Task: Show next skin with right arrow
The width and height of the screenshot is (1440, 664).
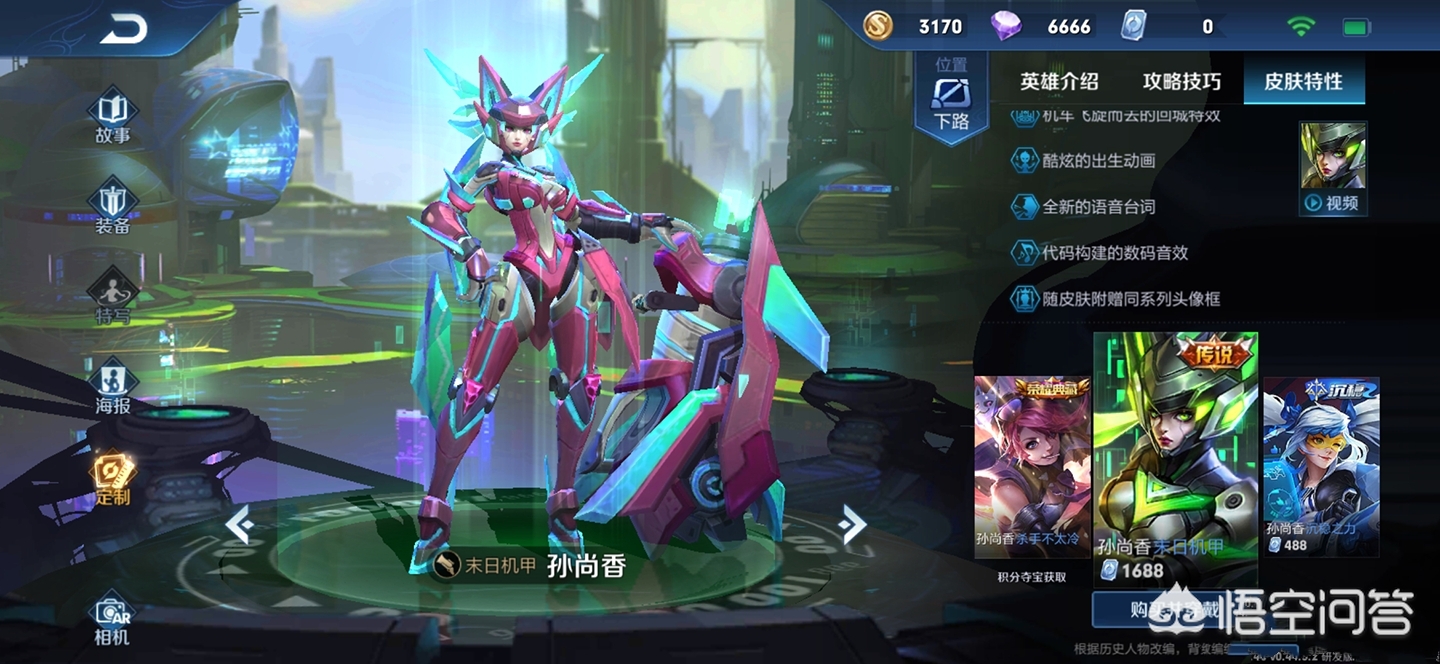Action: pos(852,523)
